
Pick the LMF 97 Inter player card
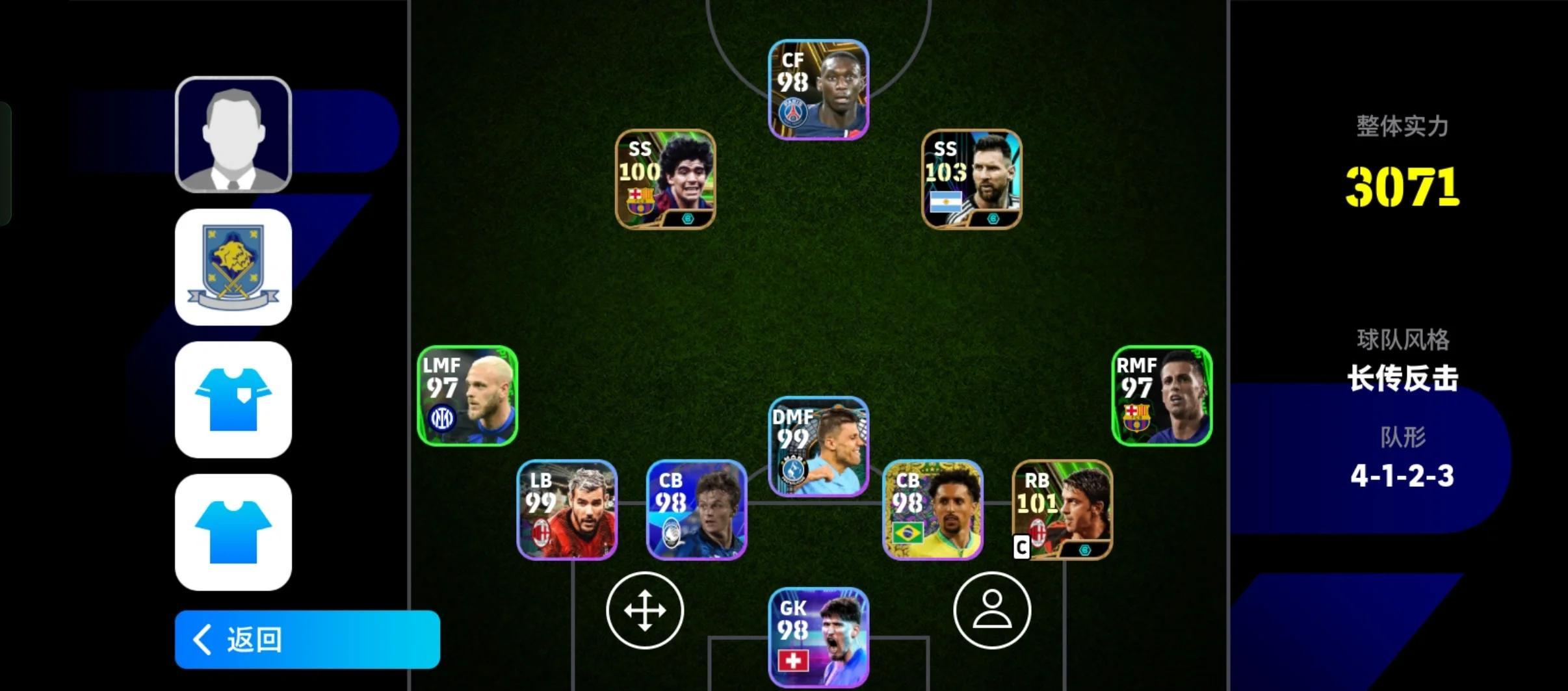pos(467,396)
